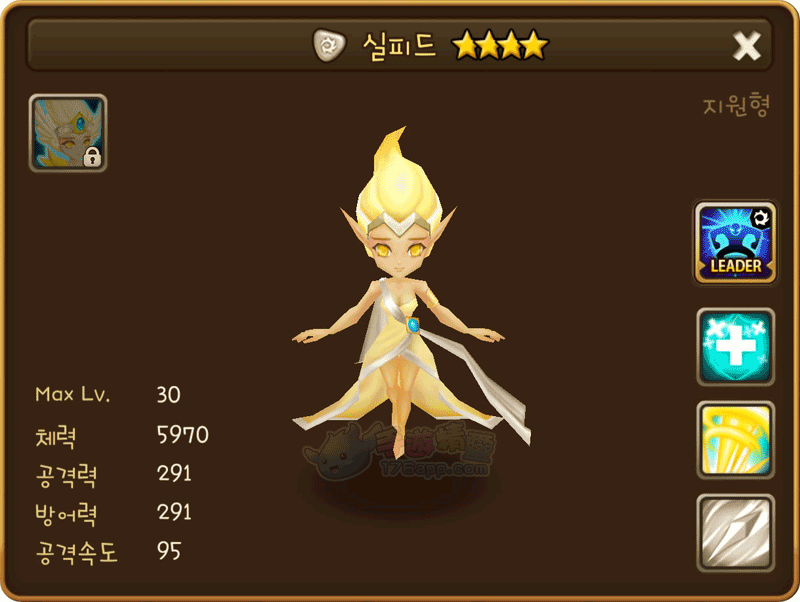The width and height of the screenshot is (800, 602).
Task: Open the gray slash attack skill
Action: 735,532
